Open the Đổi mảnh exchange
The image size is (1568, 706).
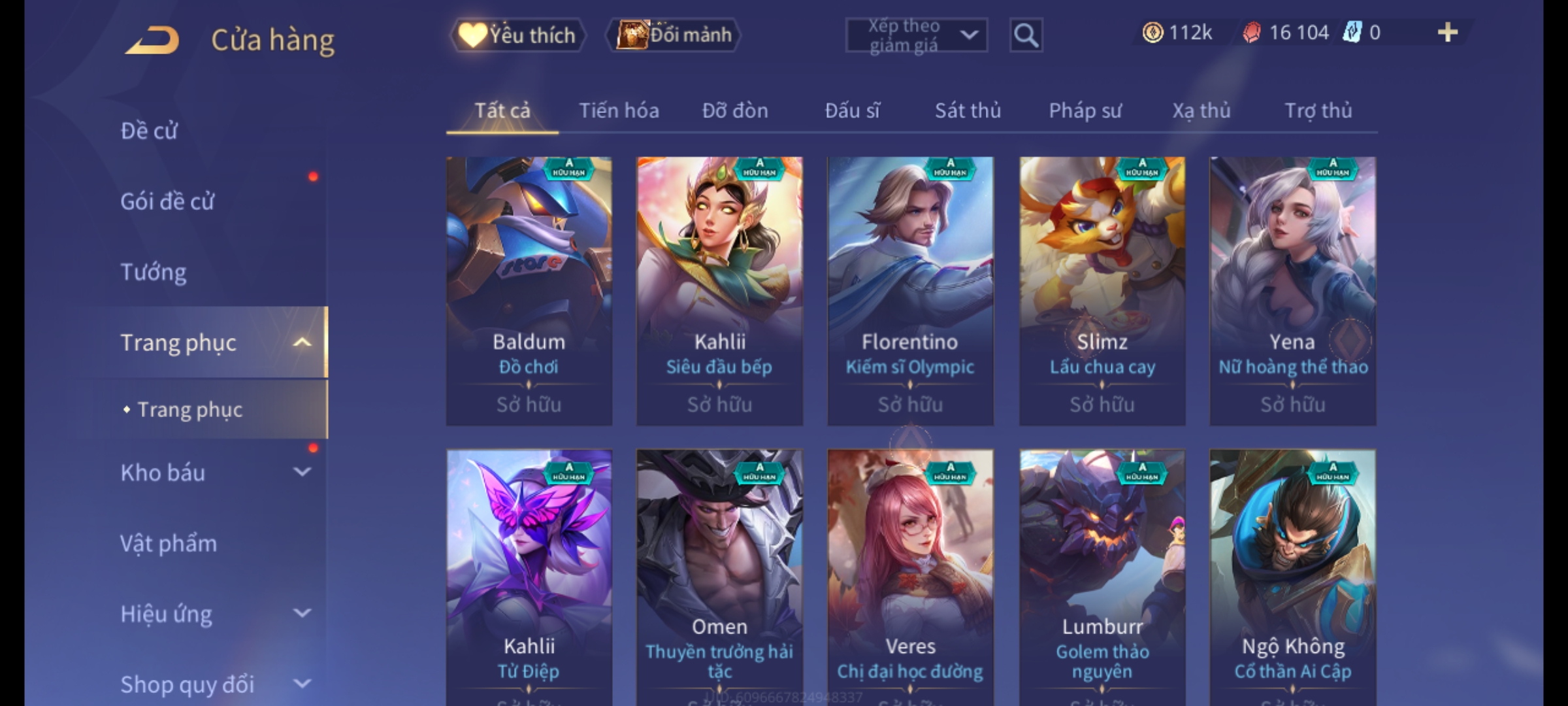[x=674, y=35]
